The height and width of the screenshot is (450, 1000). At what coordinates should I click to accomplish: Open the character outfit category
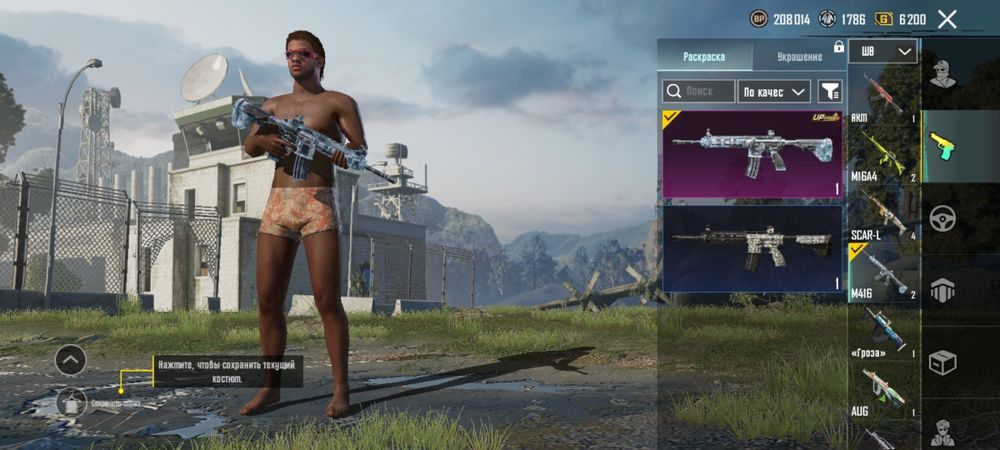click(941, 74)
